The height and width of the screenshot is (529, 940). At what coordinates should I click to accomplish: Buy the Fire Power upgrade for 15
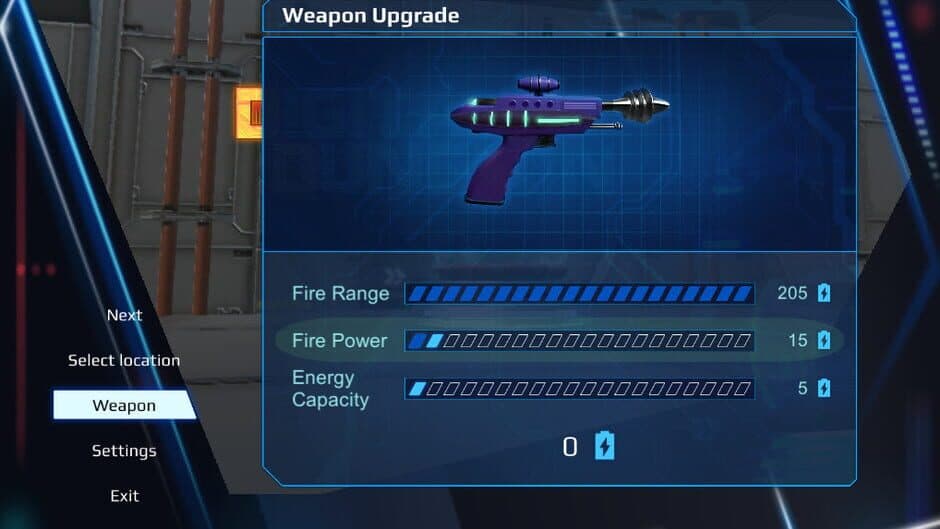[x=824, y=340]
